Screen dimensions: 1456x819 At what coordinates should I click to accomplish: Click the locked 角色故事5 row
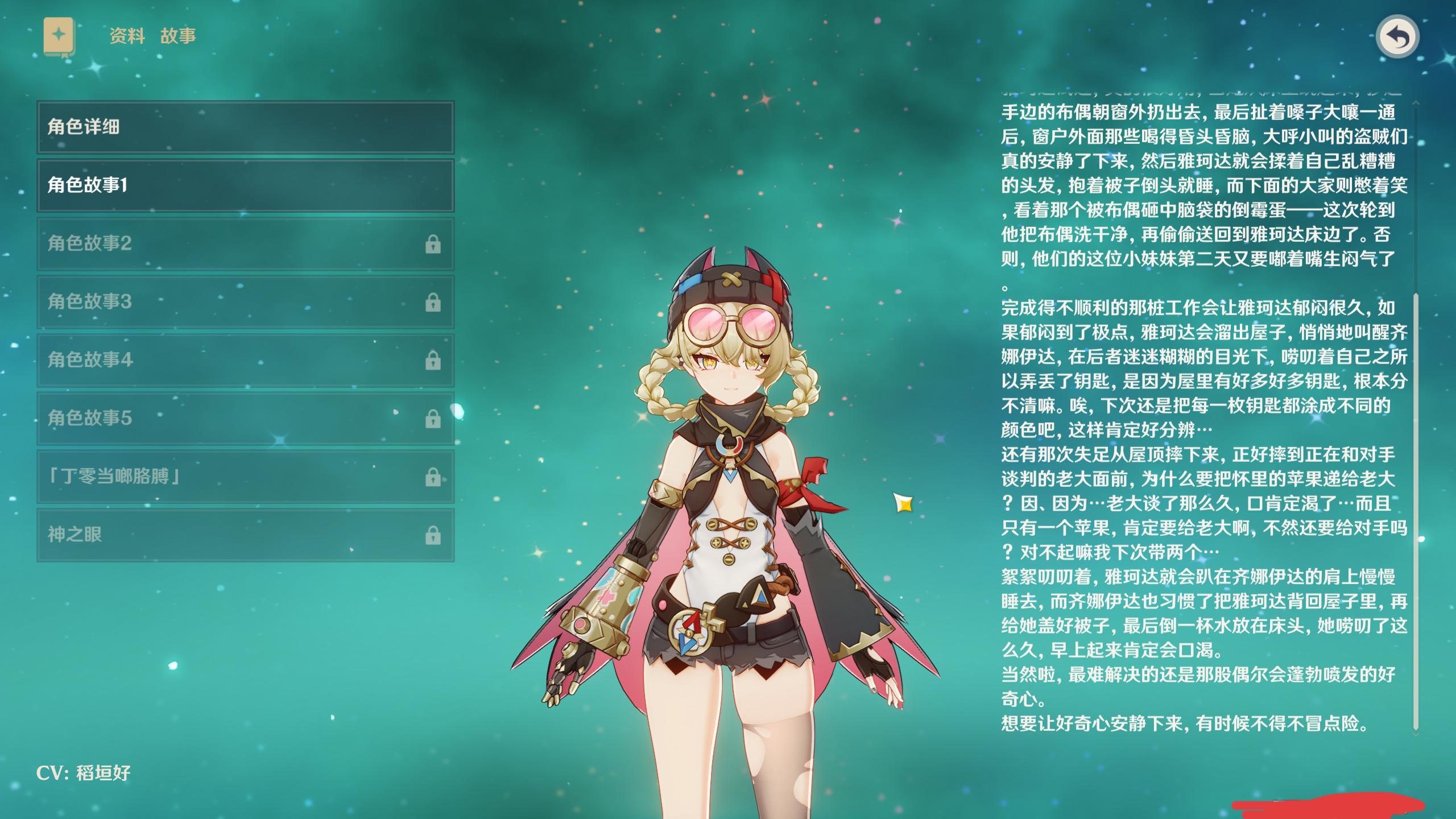245,418
